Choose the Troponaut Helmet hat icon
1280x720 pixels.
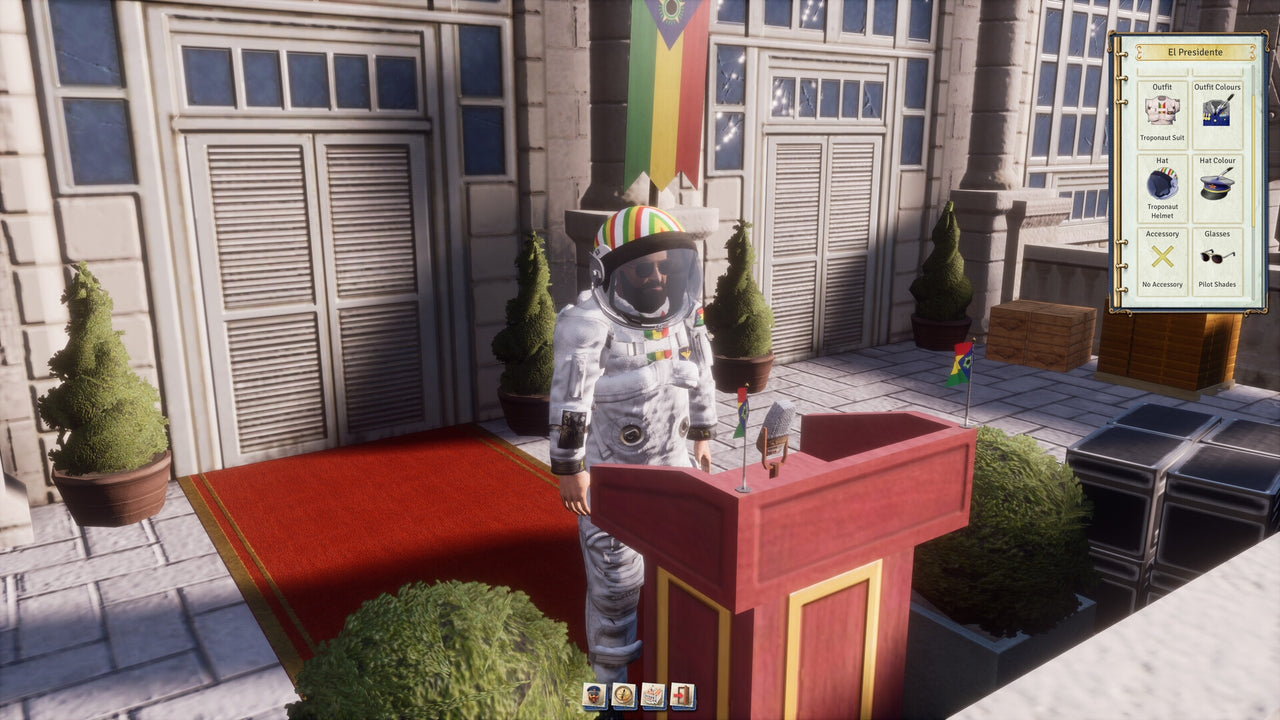click(x=1162, y=183)
